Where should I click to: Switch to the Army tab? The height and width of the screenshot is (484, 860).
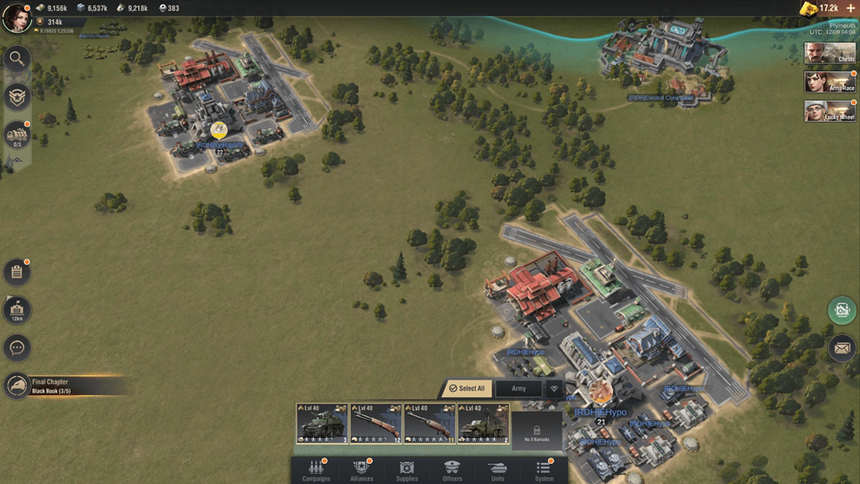(519, 388)
